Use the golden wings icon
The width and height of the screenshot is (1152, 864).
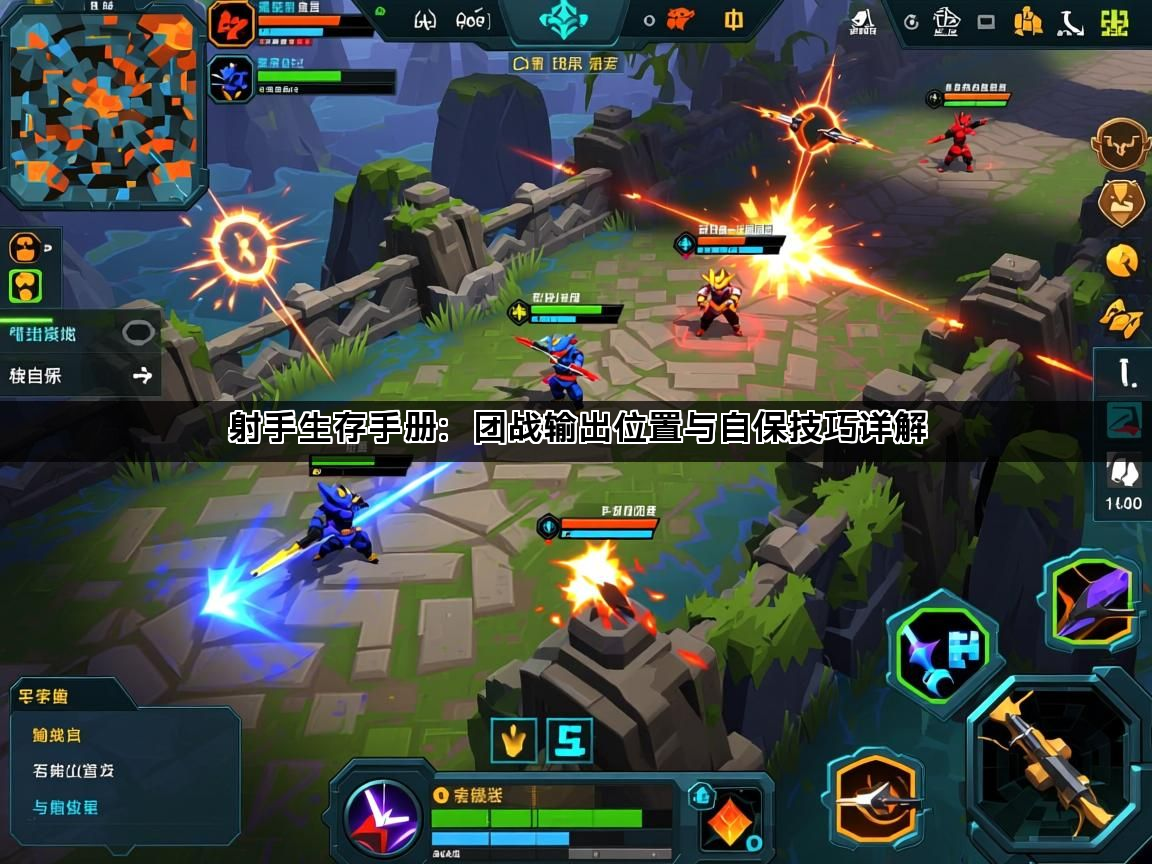(x=1121, y=316)
